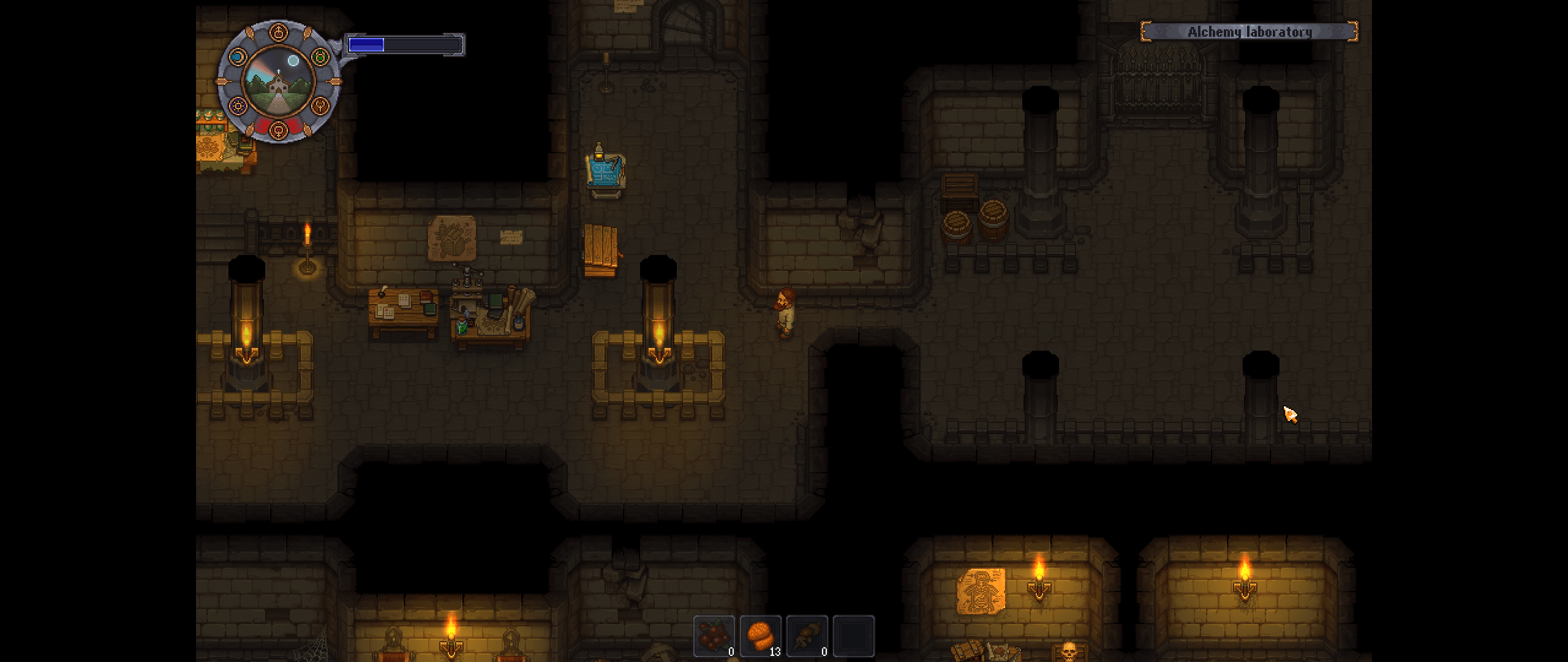Click the empty fourth hotbar slot

(x=853, y=636)
